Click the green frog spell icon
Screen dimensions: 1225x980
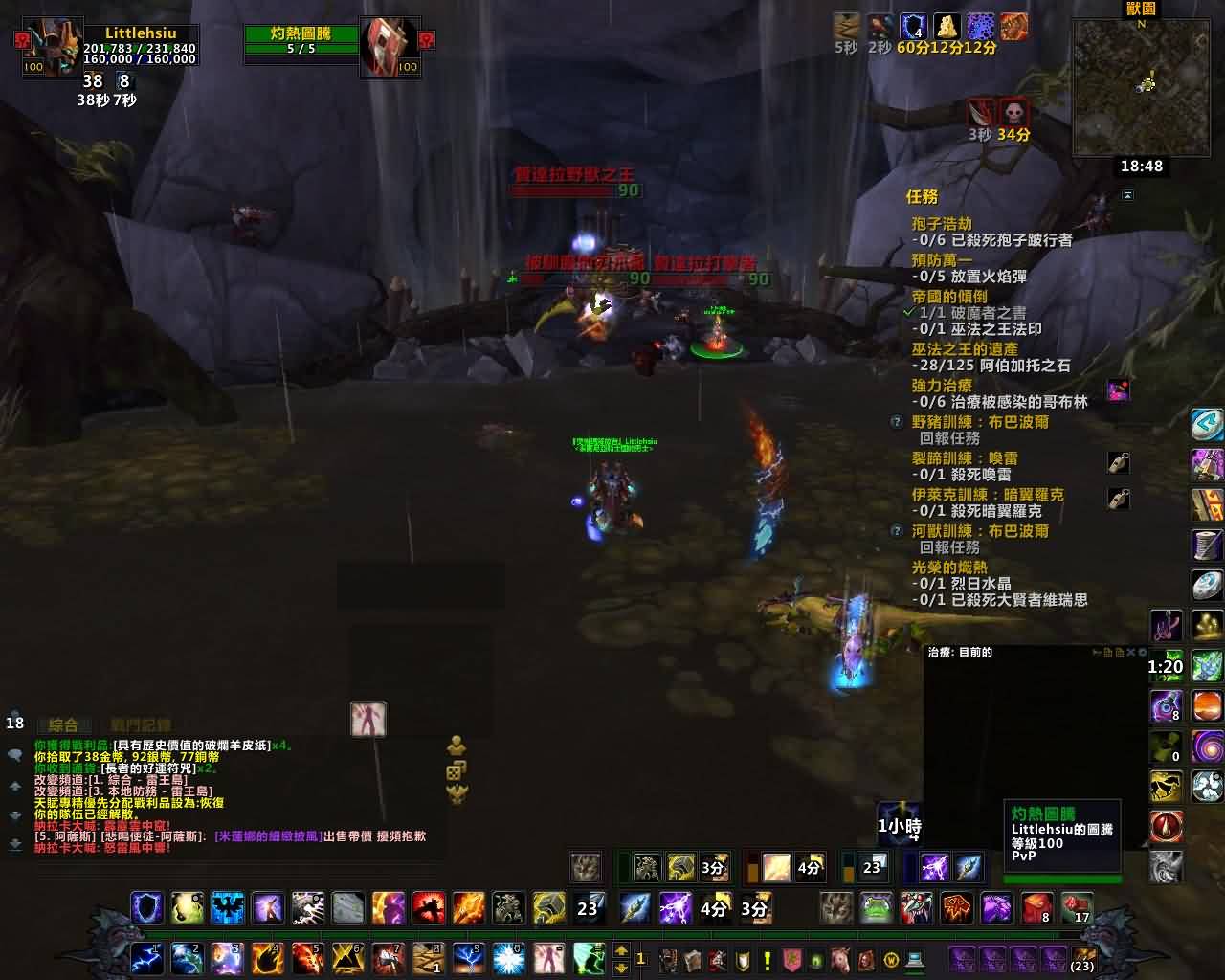[876, 907]
